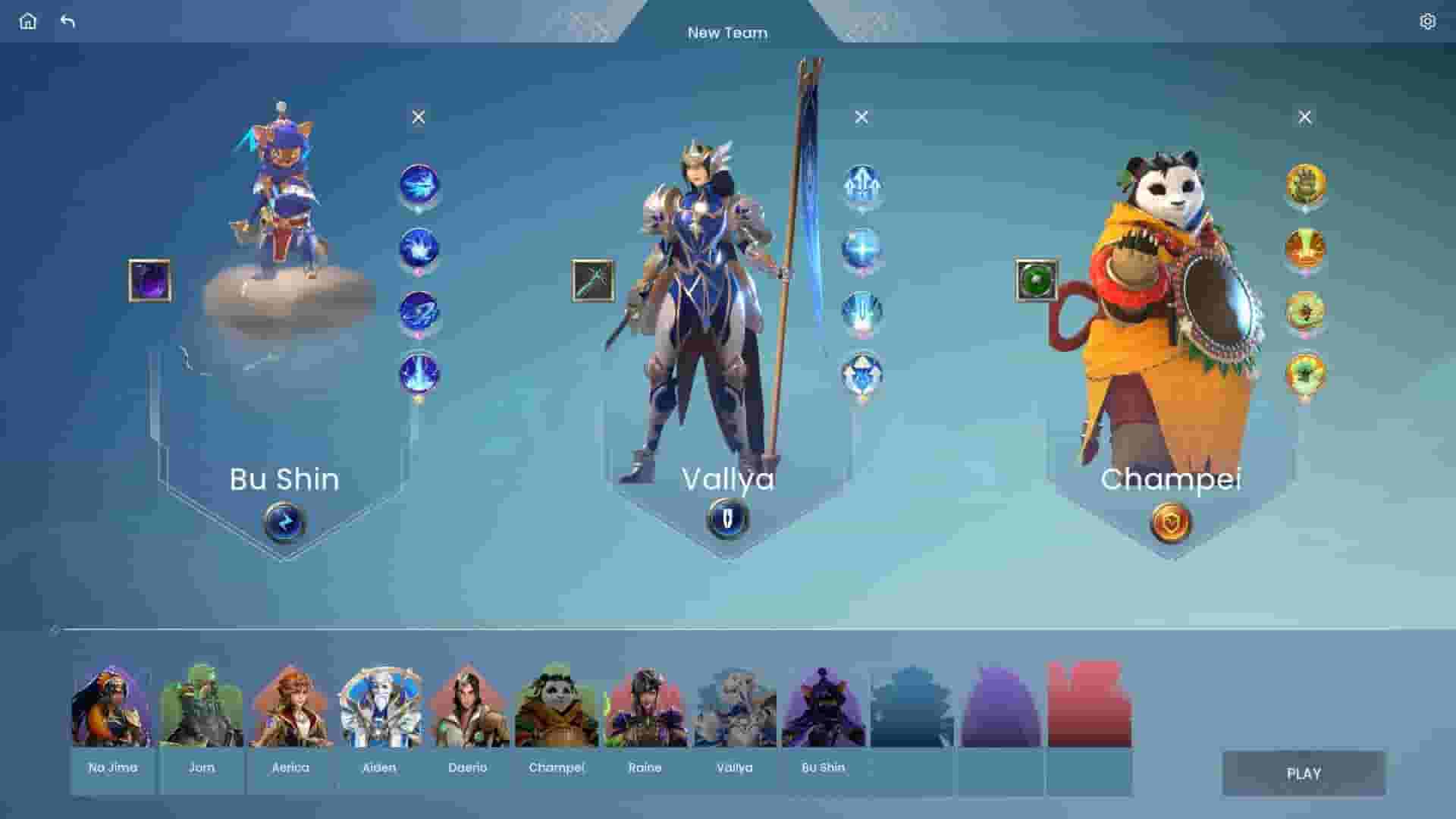
Task: Click the back arrow
Action: coord(69,22)
